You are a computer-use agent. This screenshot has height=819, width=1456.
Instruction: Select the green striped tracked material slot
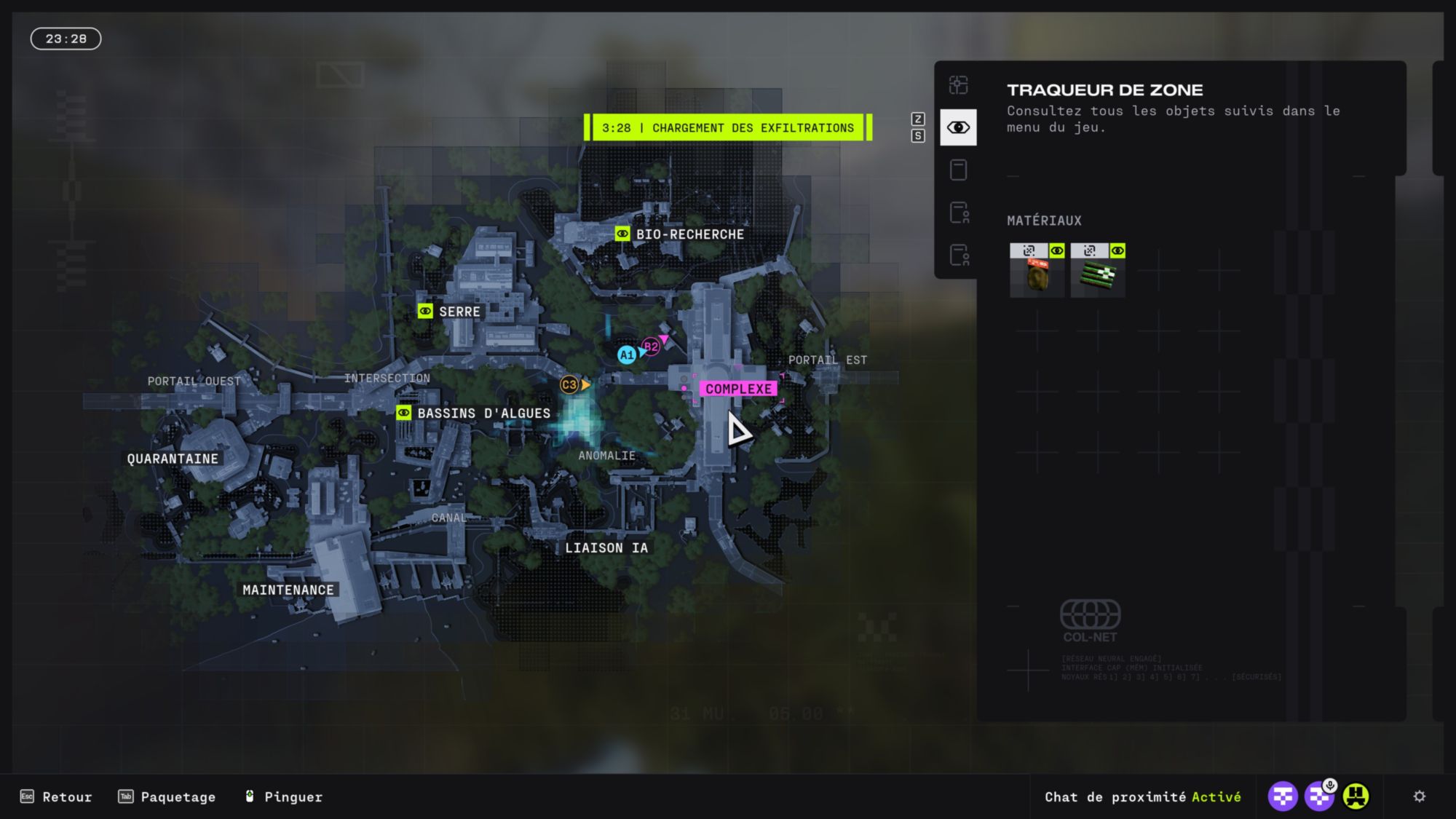1097,277
